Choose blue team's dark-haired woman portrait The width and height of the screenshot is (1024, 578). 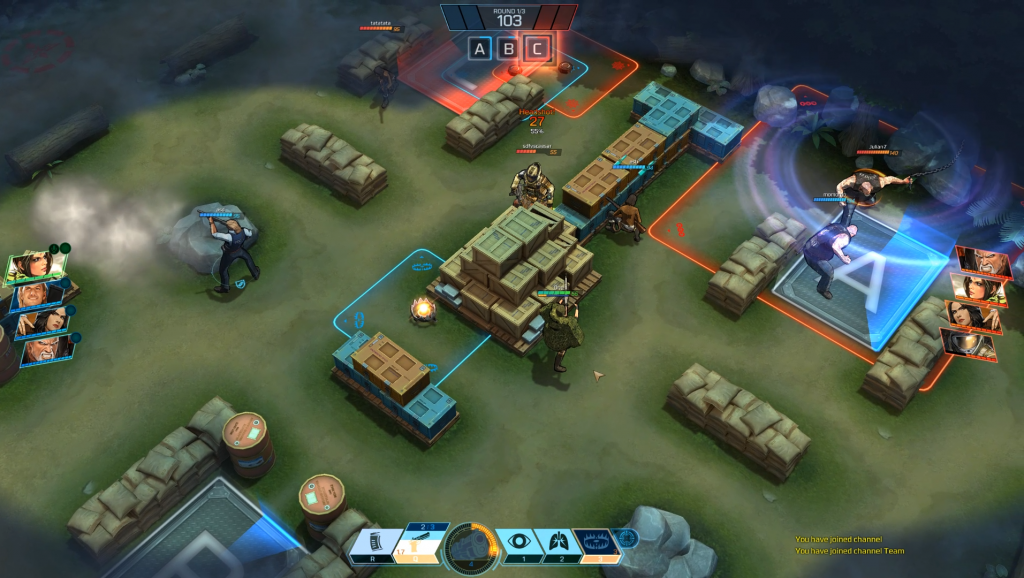[41, 322]
